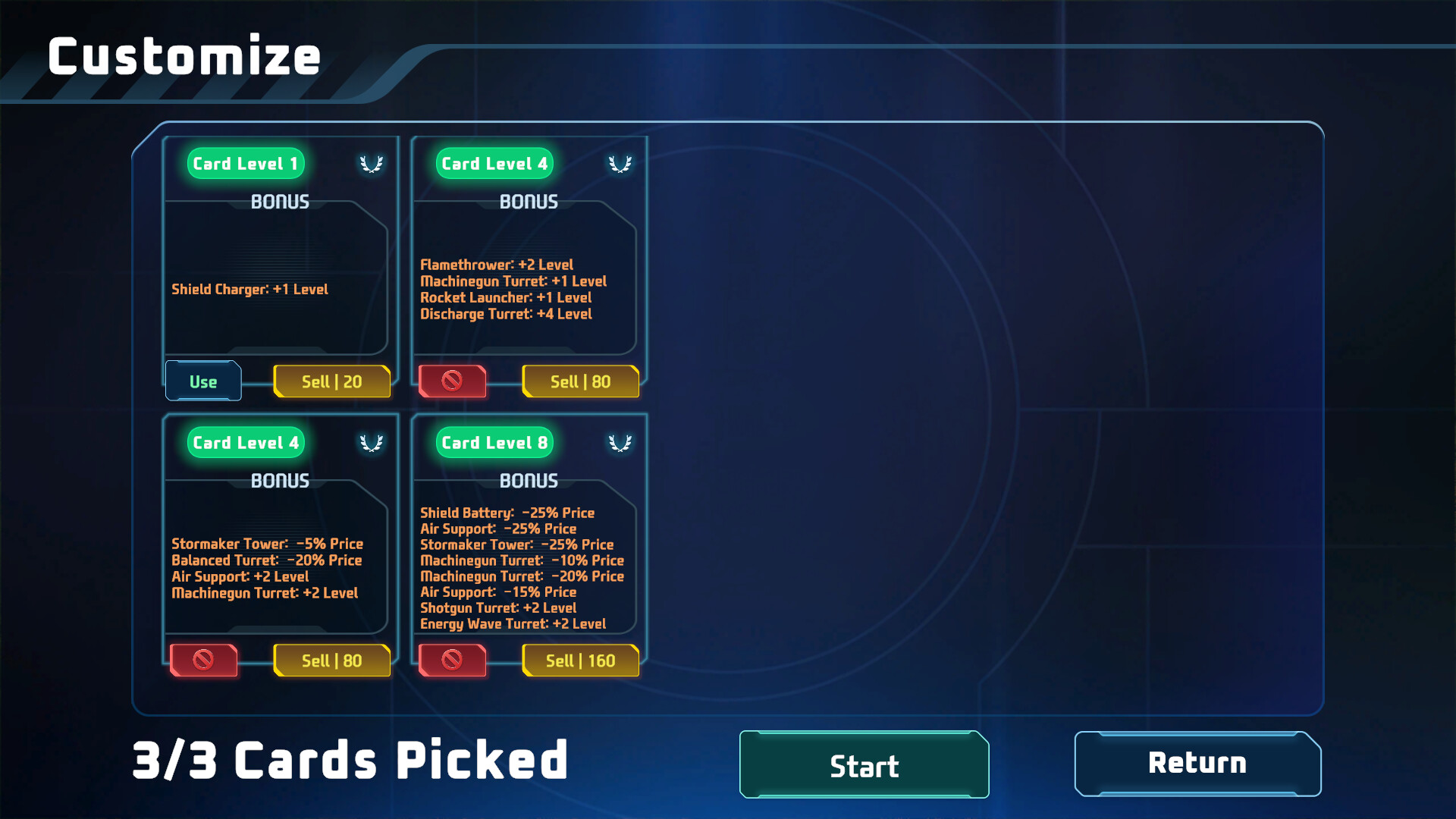Click the laurel wreath icon on Card Level 4 flamethrower card
The width and height of the screenshot is (1456, 819).
620,163
